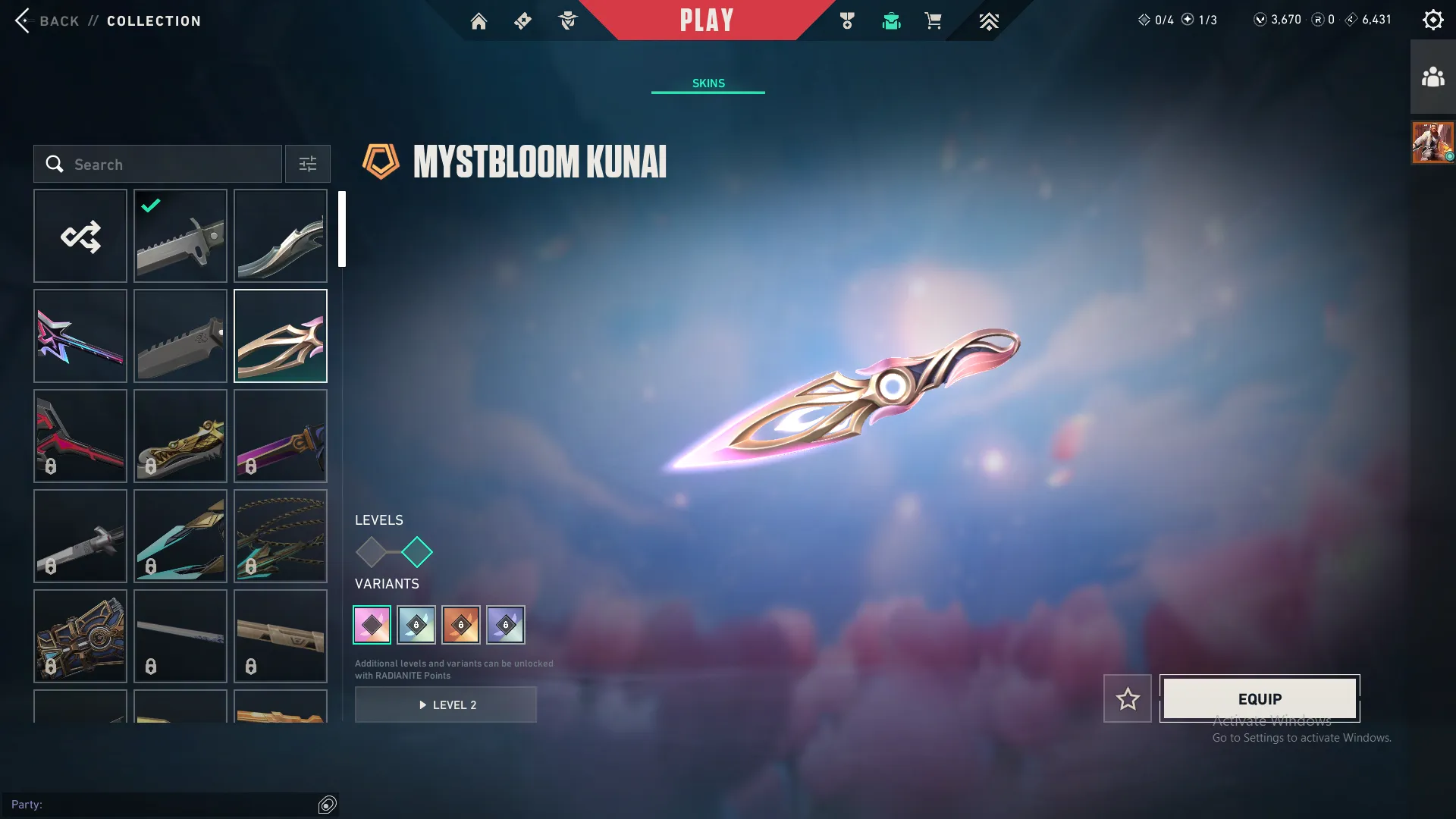Open the search filter options

(307, 164)
